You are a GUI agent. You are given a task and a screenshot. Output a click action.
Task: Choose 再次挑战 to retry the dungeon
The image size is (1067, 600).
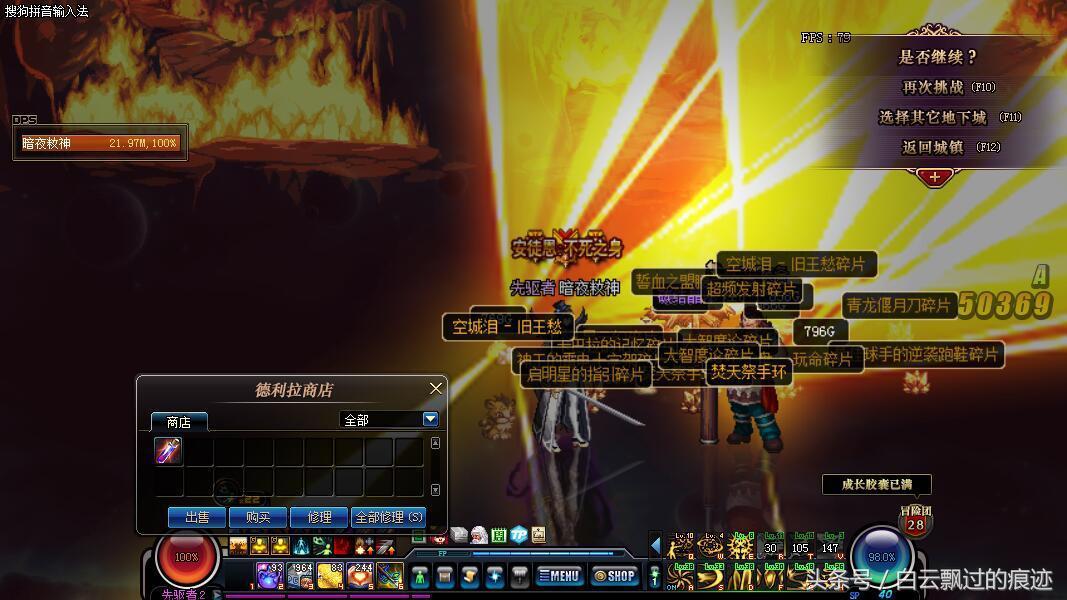point(933,88)
